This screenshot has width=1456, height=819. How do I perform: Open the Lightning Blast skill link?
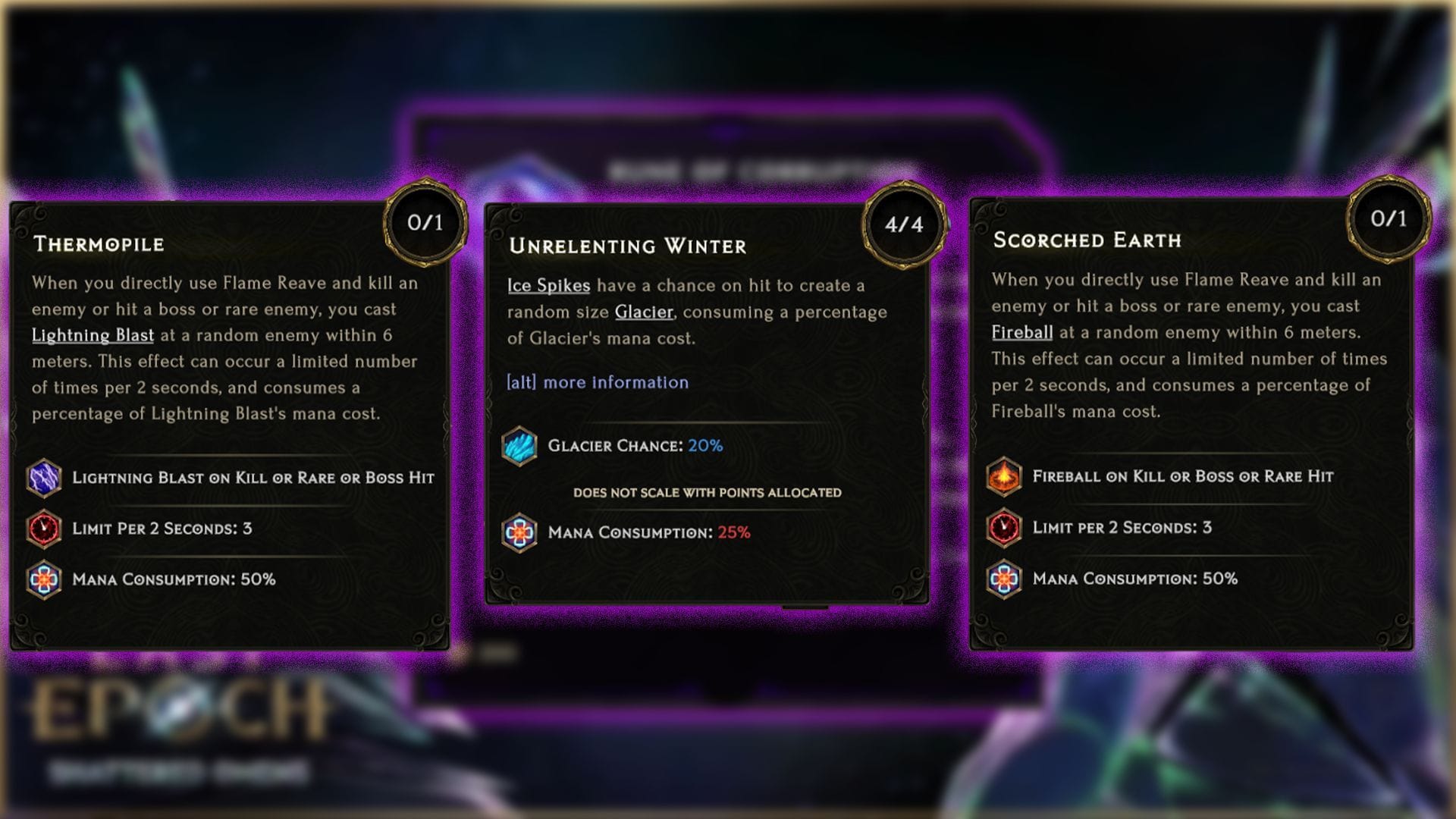[93, 334]
